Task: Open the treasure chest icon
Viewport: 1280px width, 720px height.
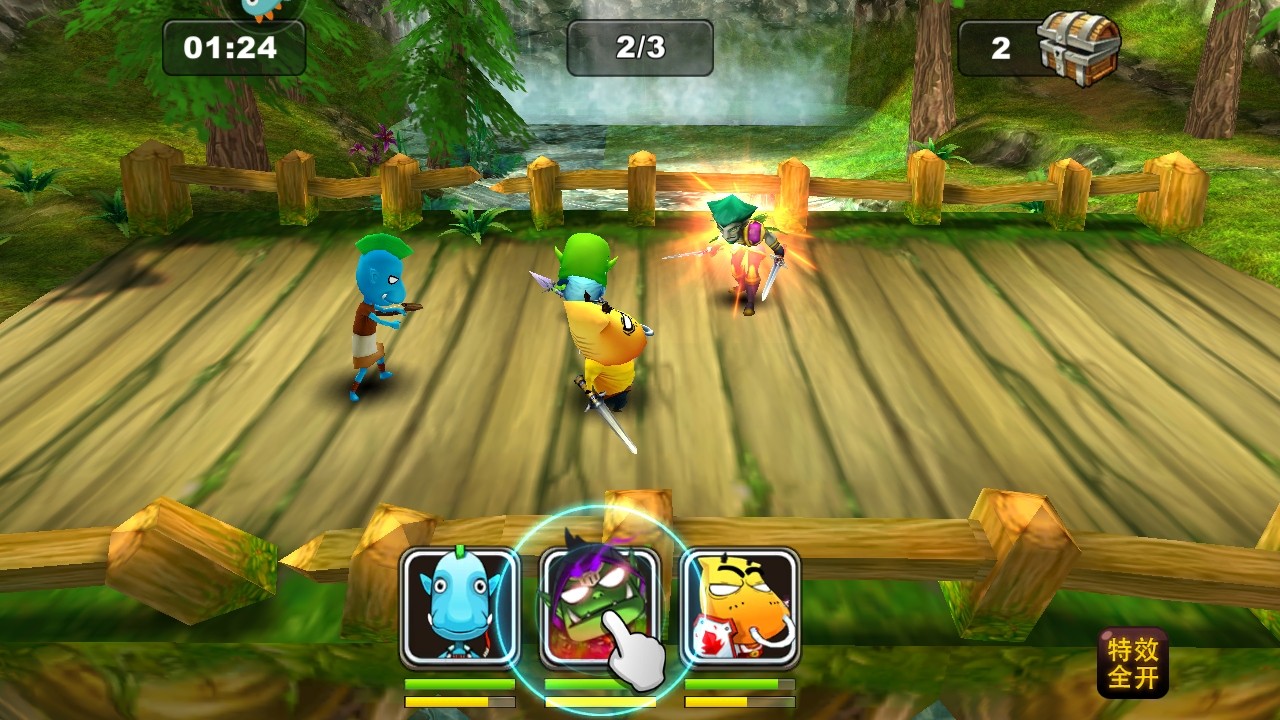Action: [x=1078, y=48]
